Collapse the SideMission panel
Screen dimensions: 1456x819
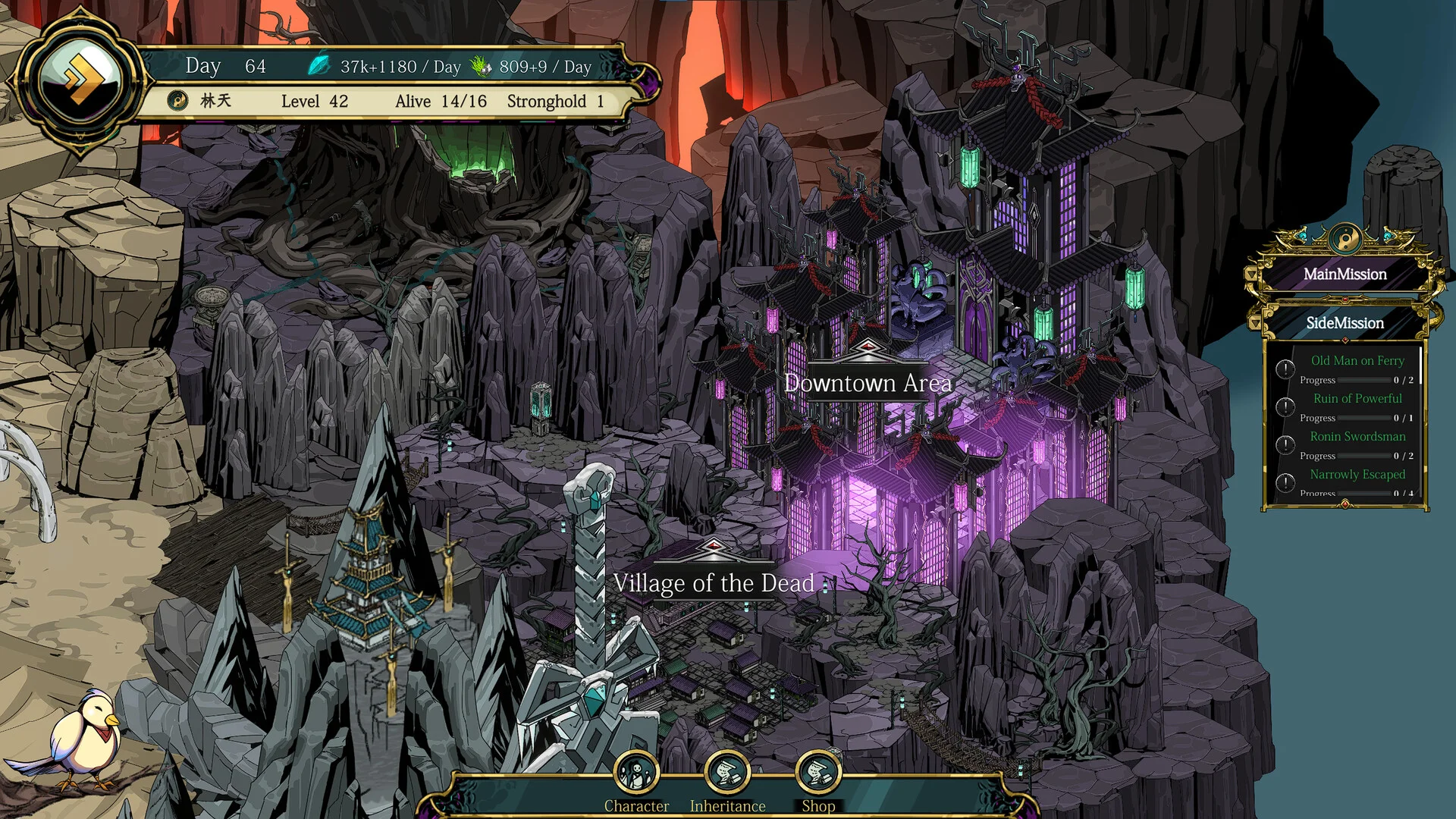click(1345, 323)
